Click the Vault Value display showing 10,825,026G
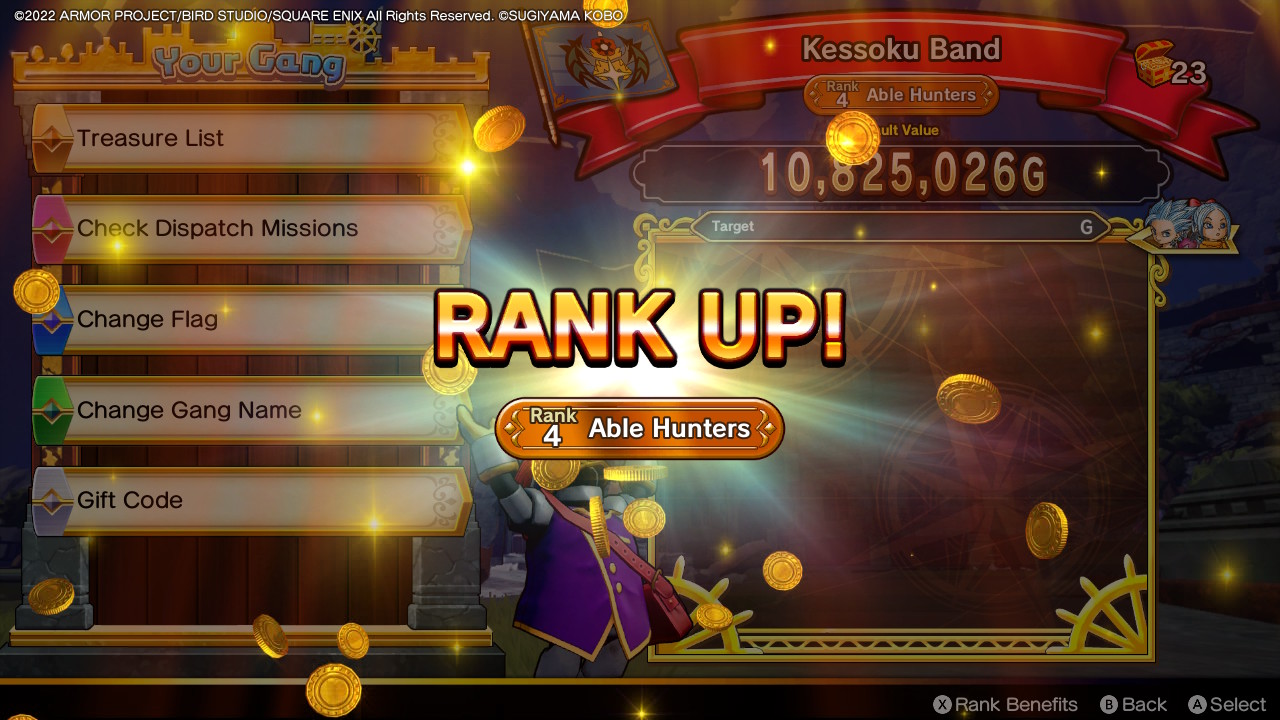This screenshot has height=720, width=1280. (x=900, y=173)
